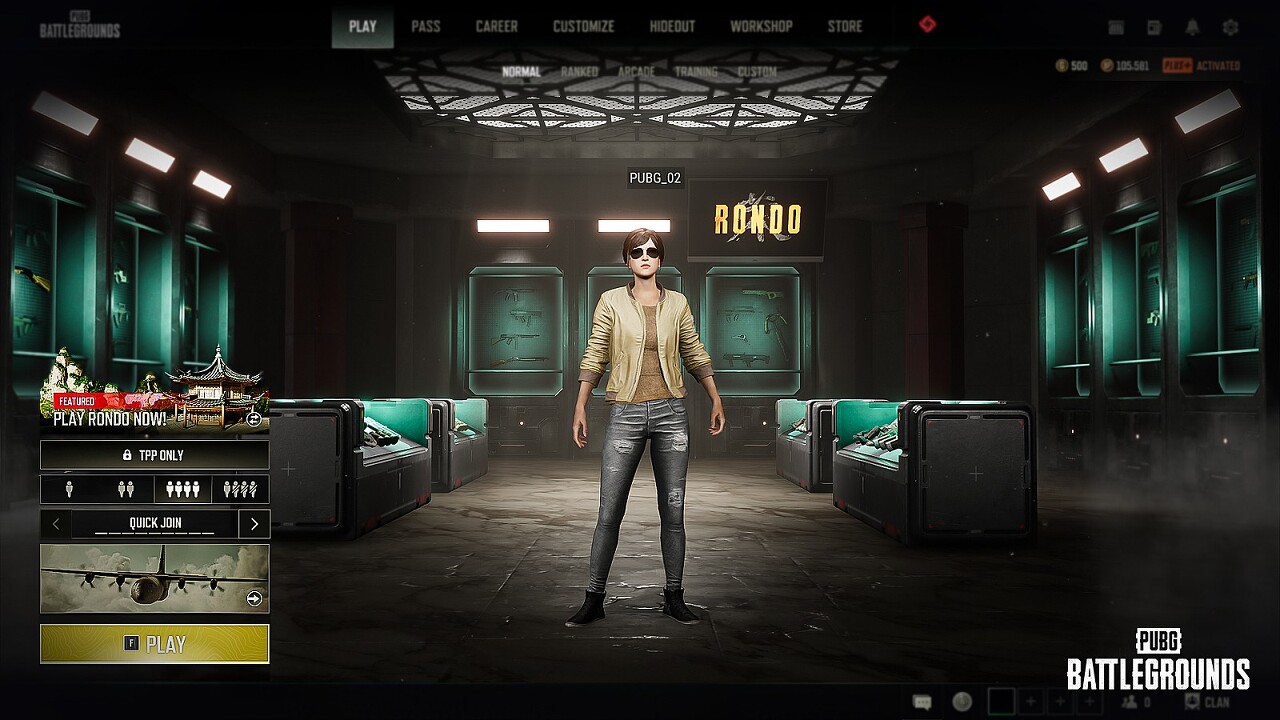Open settings with the gear icon
The image size is (1280, 720).
coord(1231,28)
